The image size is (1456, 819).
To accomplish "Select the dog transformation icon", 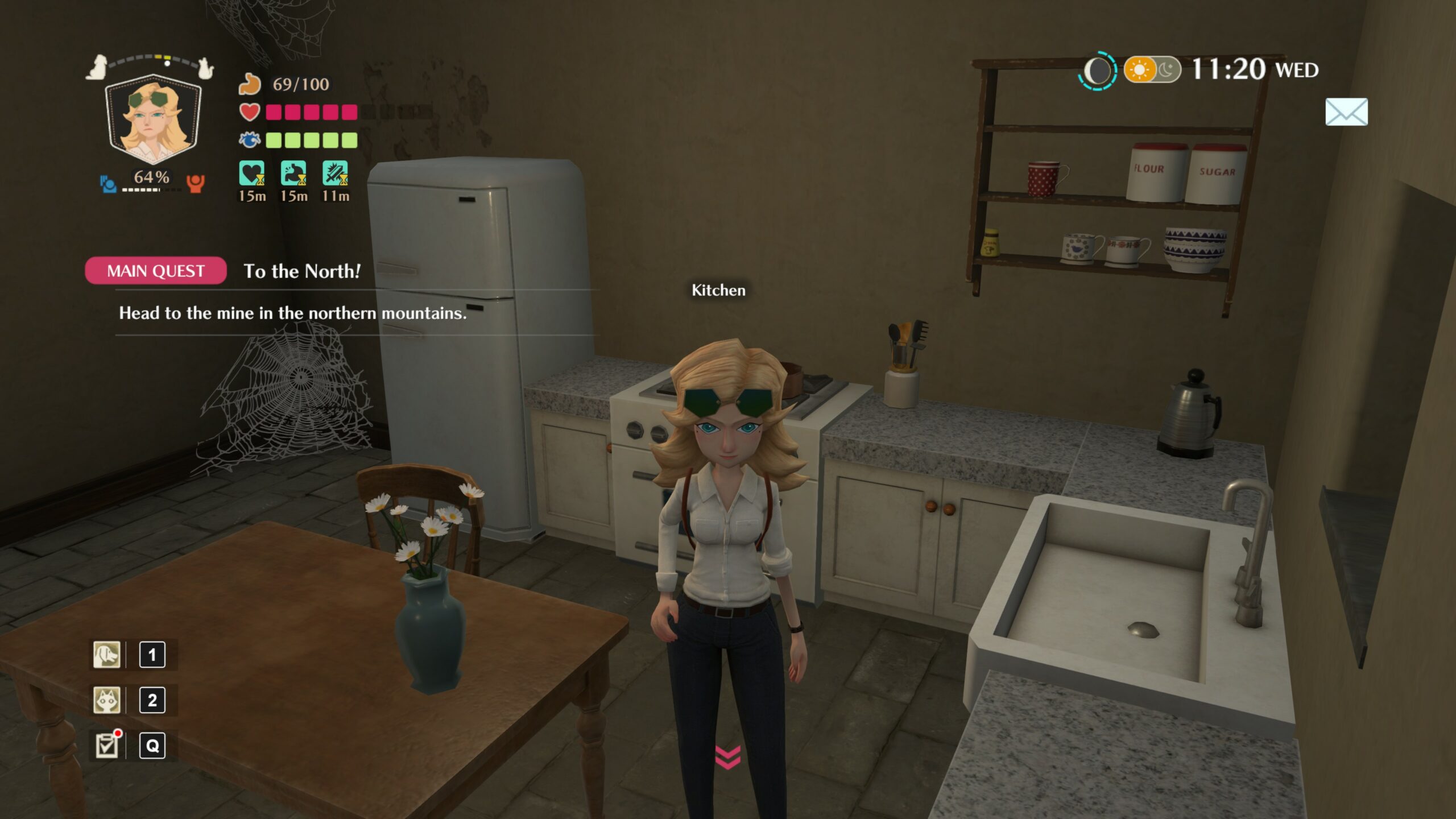I will point(107,655).
